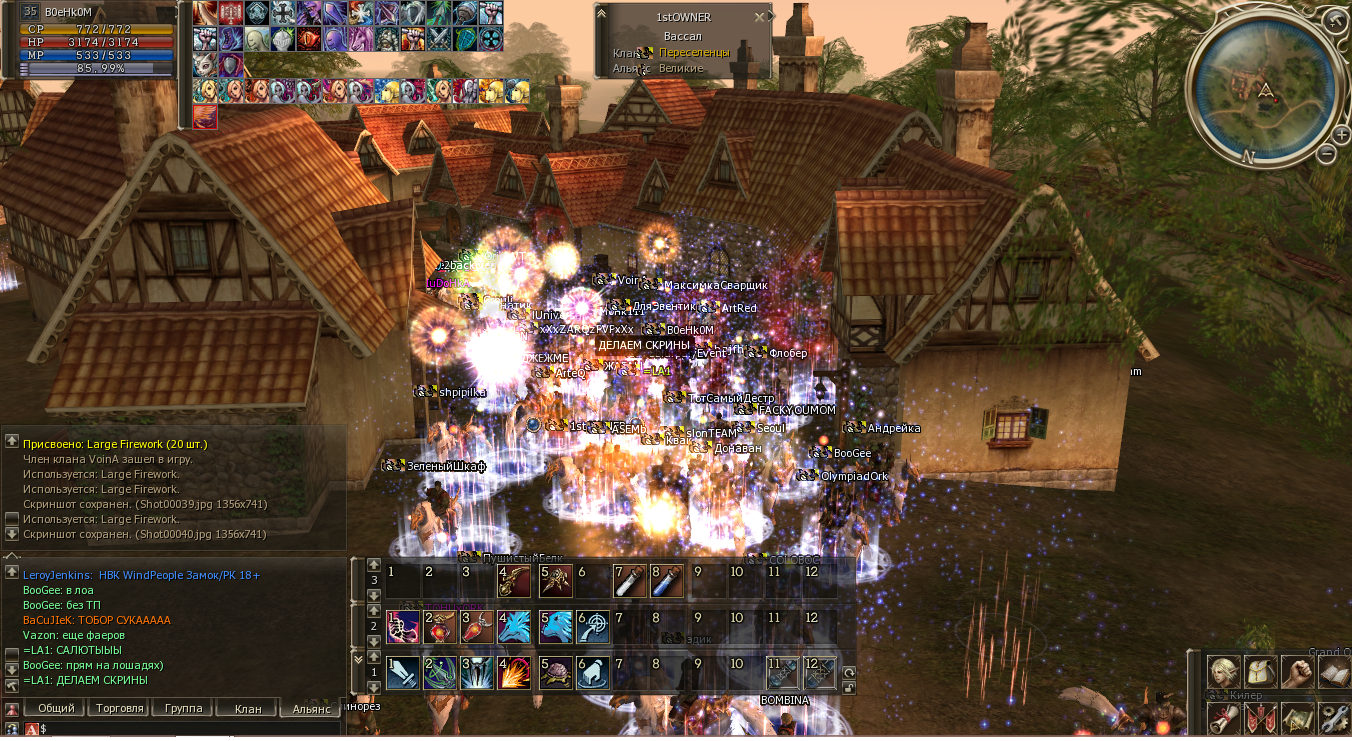The image size is (1356, 741).
Task: Switch to the Клан chat tab
Action: [247, 708]
